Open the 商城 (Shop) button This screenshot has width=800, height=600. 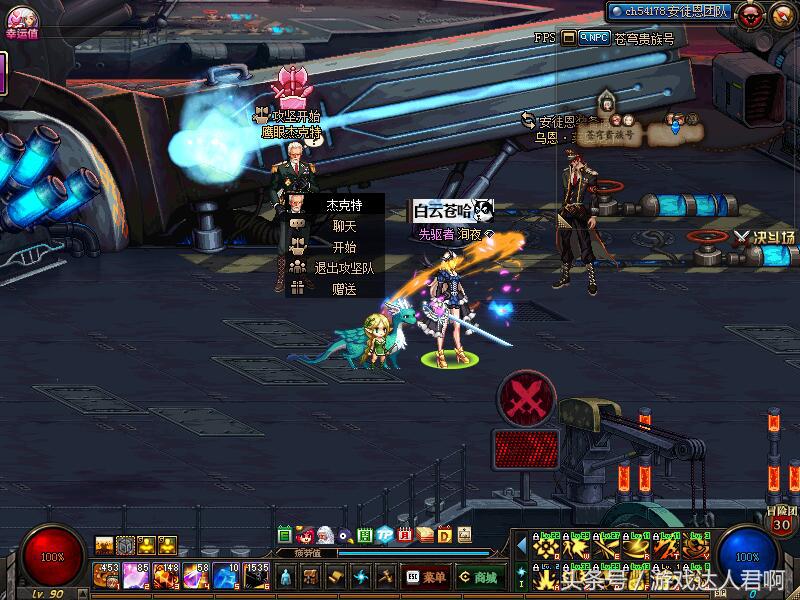click(x=480, y=577)
